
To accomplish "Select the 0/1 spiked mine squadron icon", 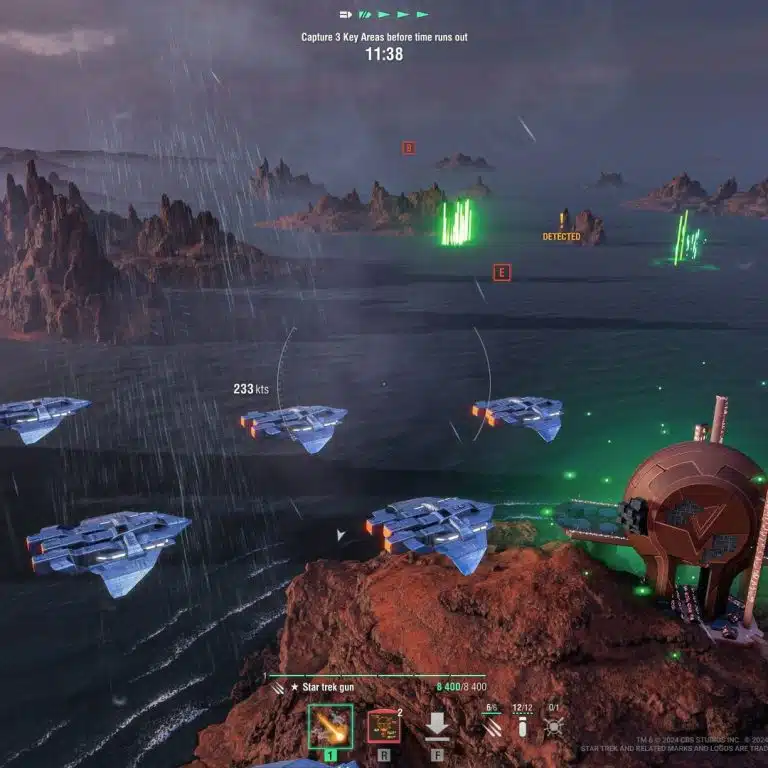I will pyautogui.click(x=553, y=727).
